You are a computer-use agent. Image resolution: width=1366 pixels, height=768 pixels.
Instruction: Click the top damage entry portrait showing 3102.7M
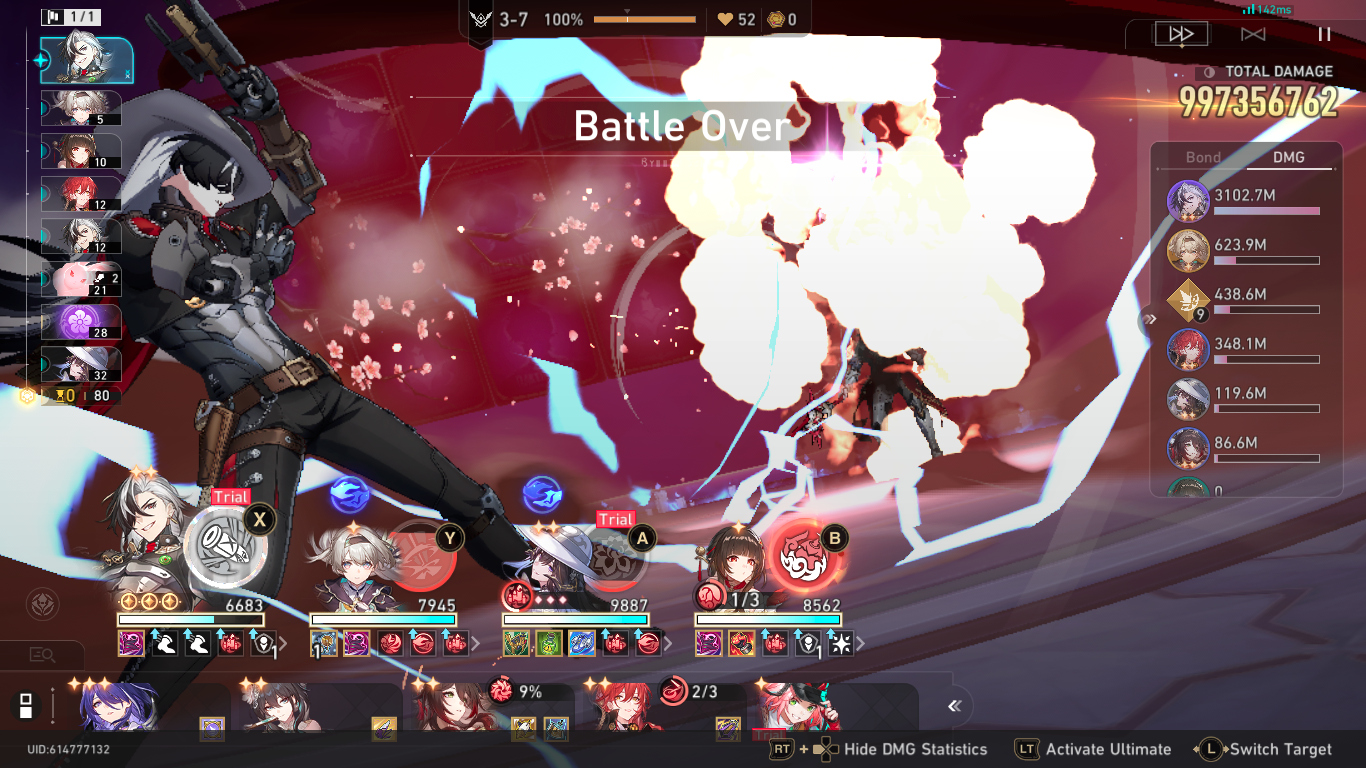coord(1188,201)
